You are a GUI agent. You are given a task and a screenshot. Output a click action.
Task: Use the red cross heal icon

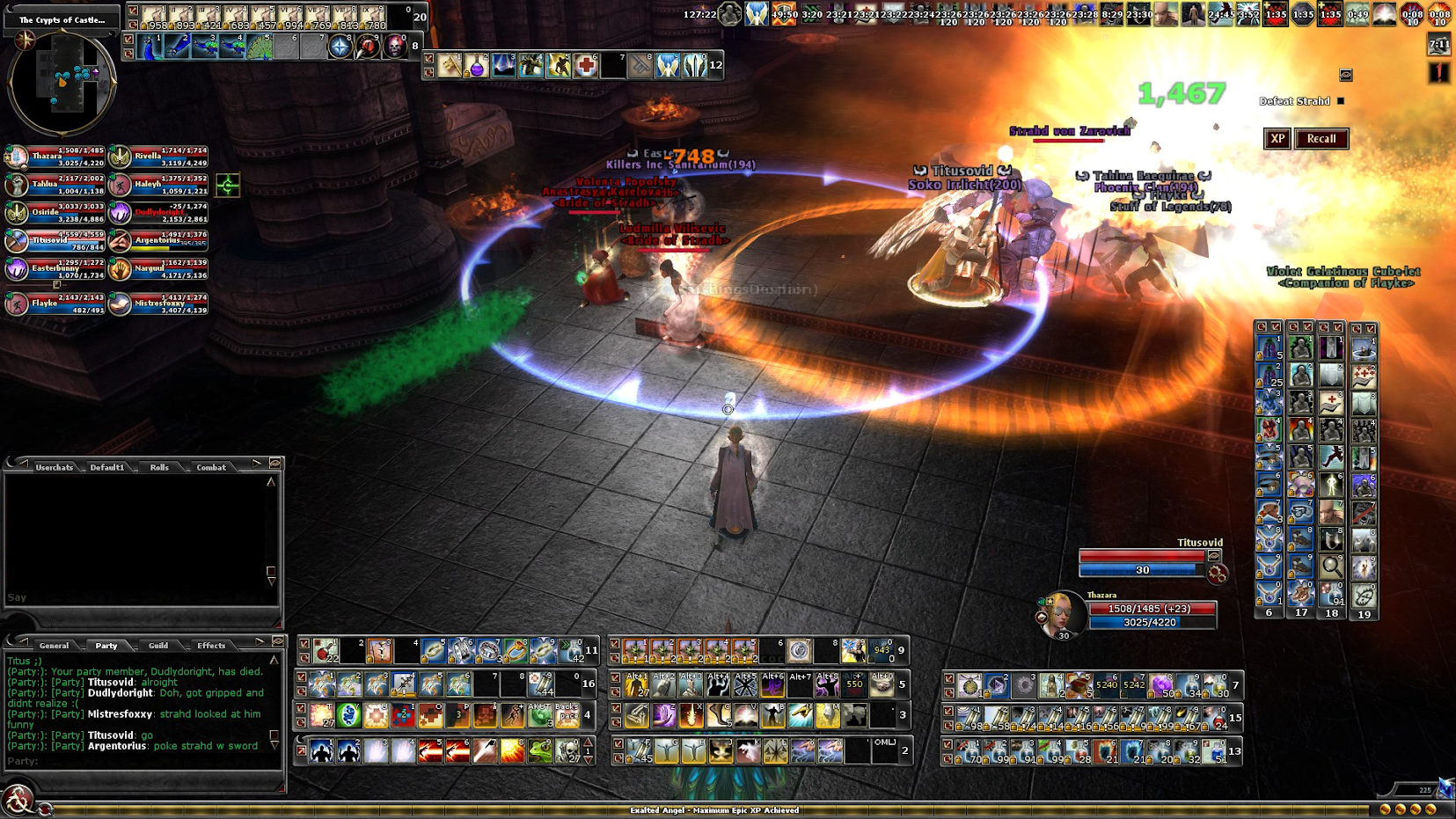point(586,66)
